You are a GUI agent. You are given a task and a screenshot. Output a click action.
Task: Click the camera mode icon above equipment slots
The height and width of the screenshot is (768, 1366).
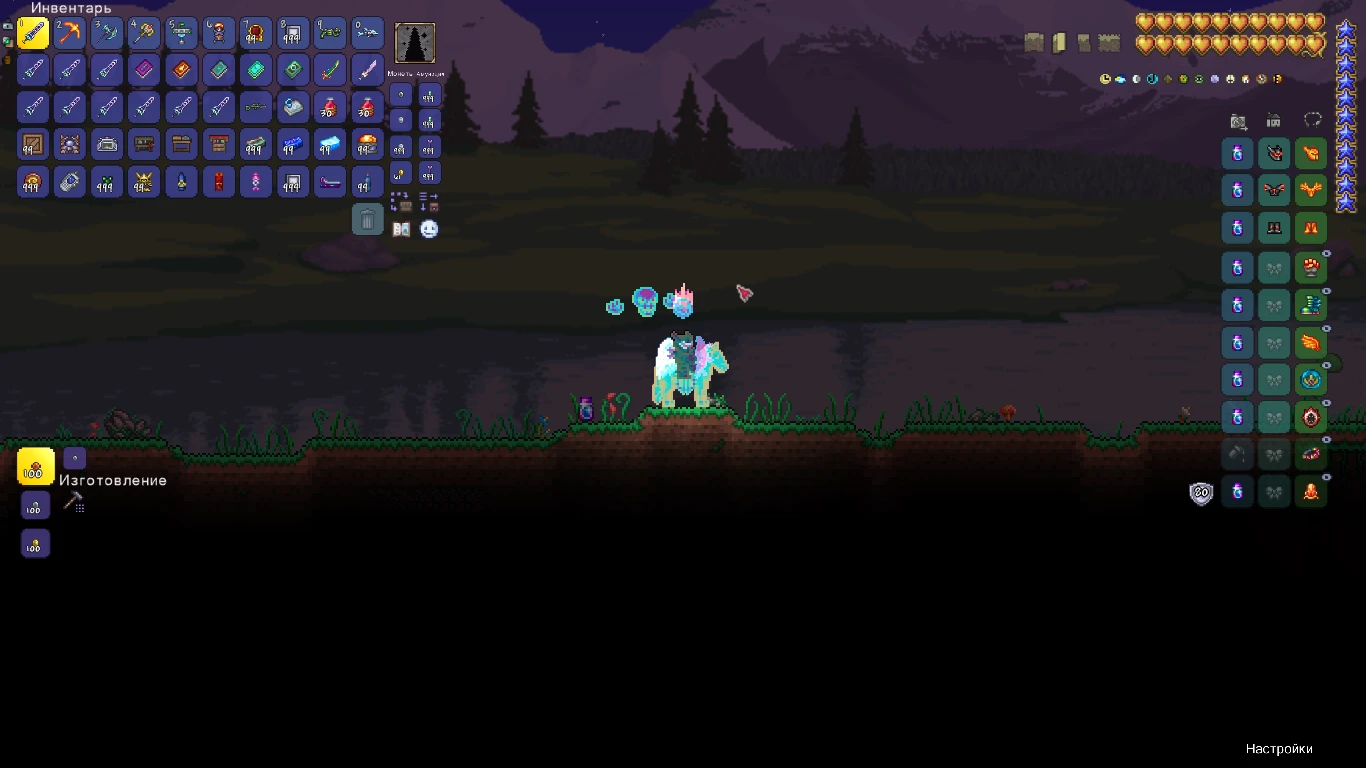[x=1239, y=121]
